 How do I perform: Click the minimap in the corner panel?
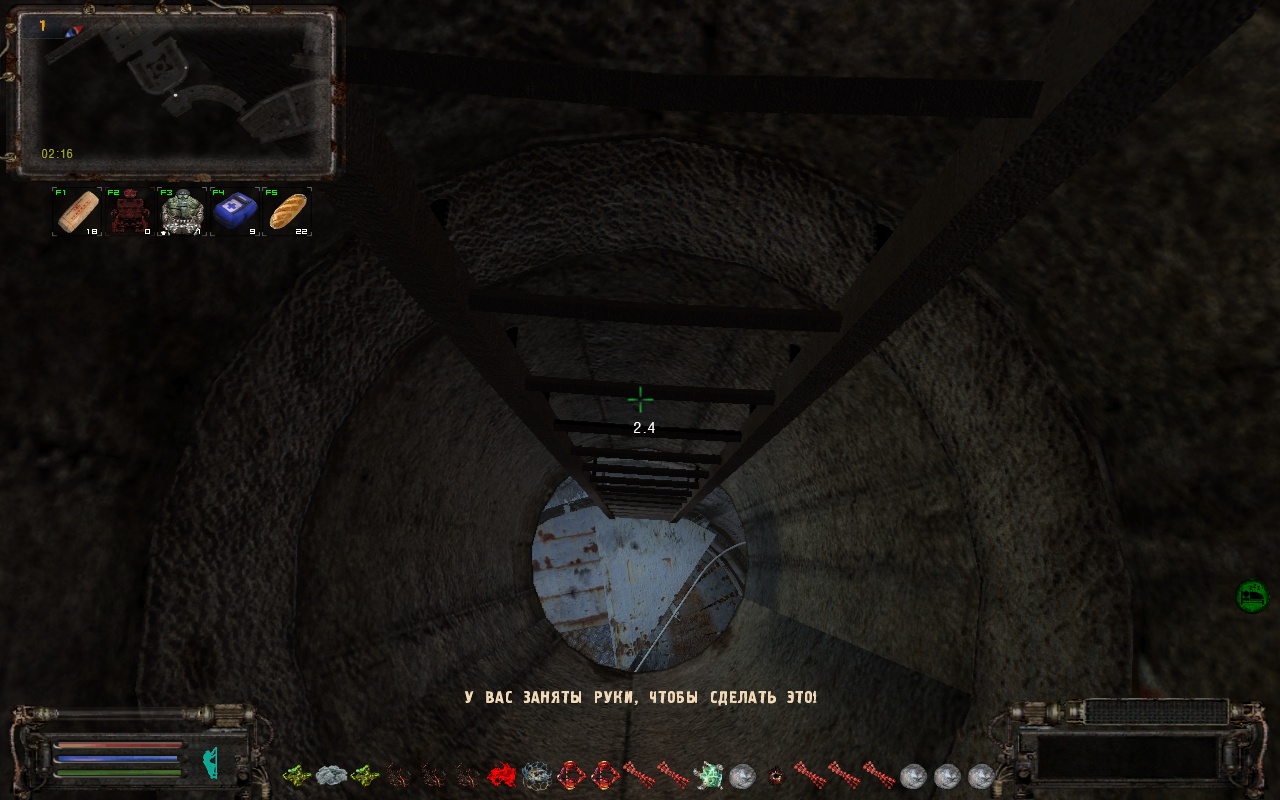pos(175,92)
